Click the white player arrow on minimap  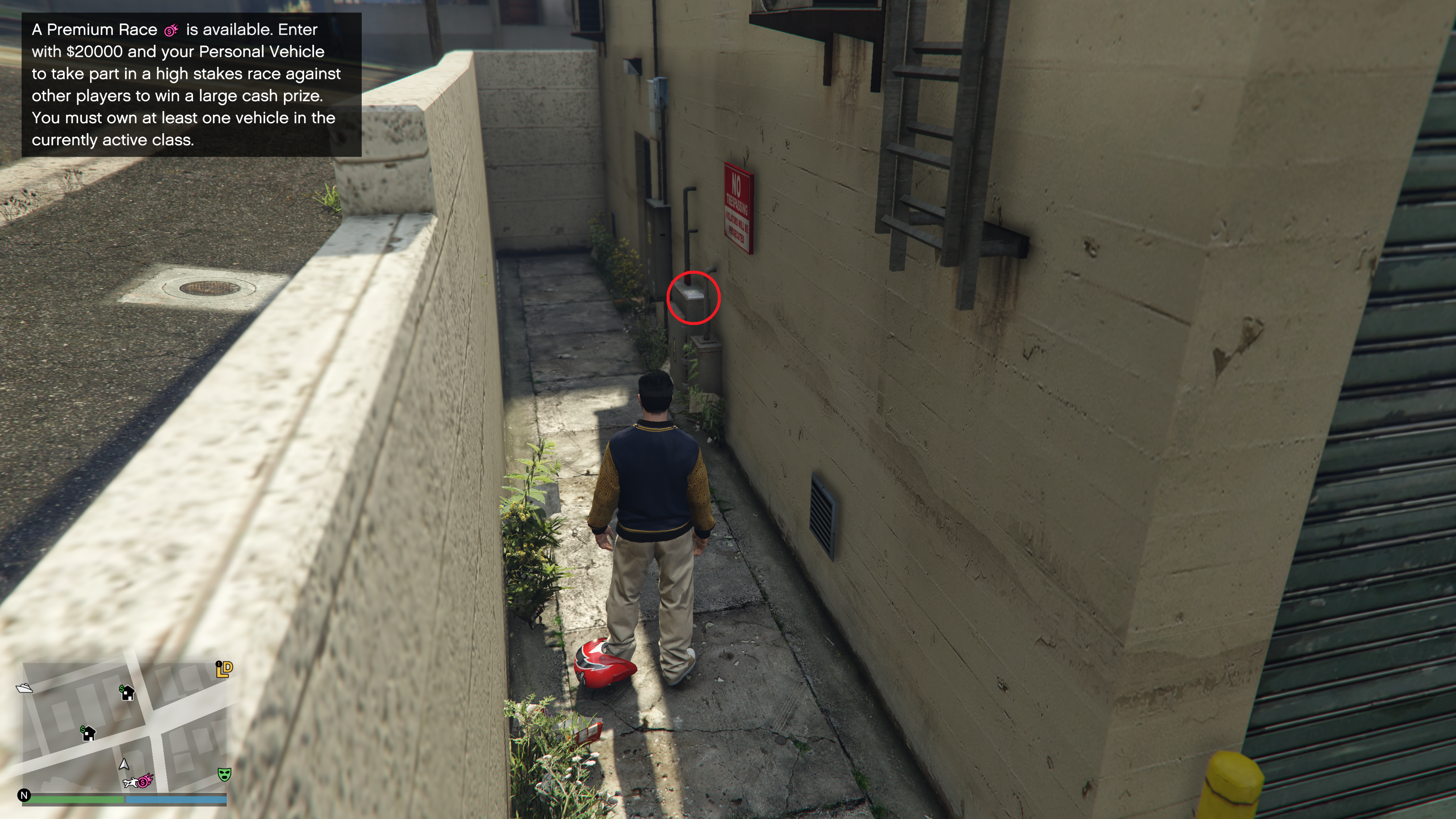[124, 764]
